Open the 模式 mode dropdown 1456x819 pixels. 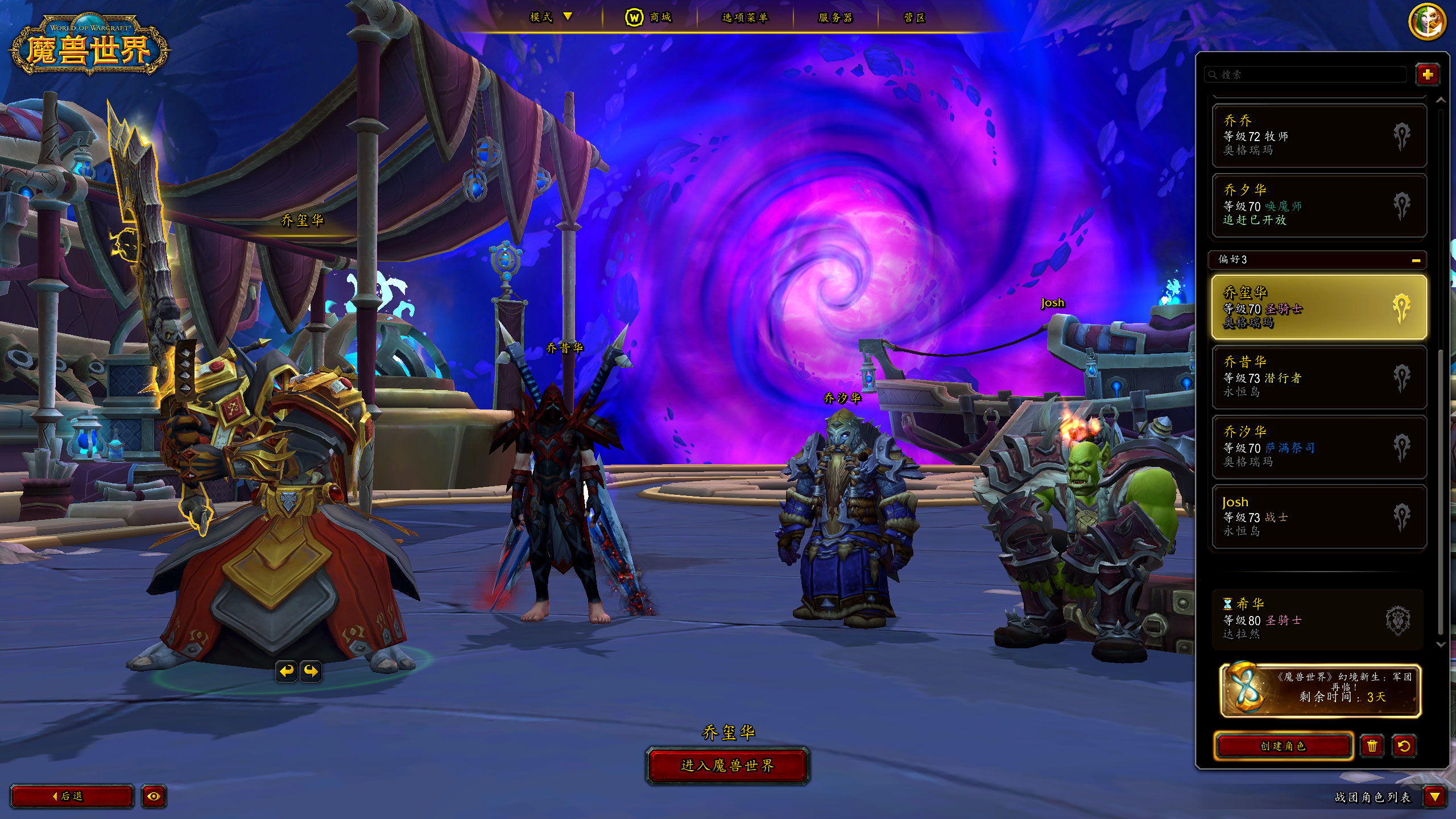550,17
